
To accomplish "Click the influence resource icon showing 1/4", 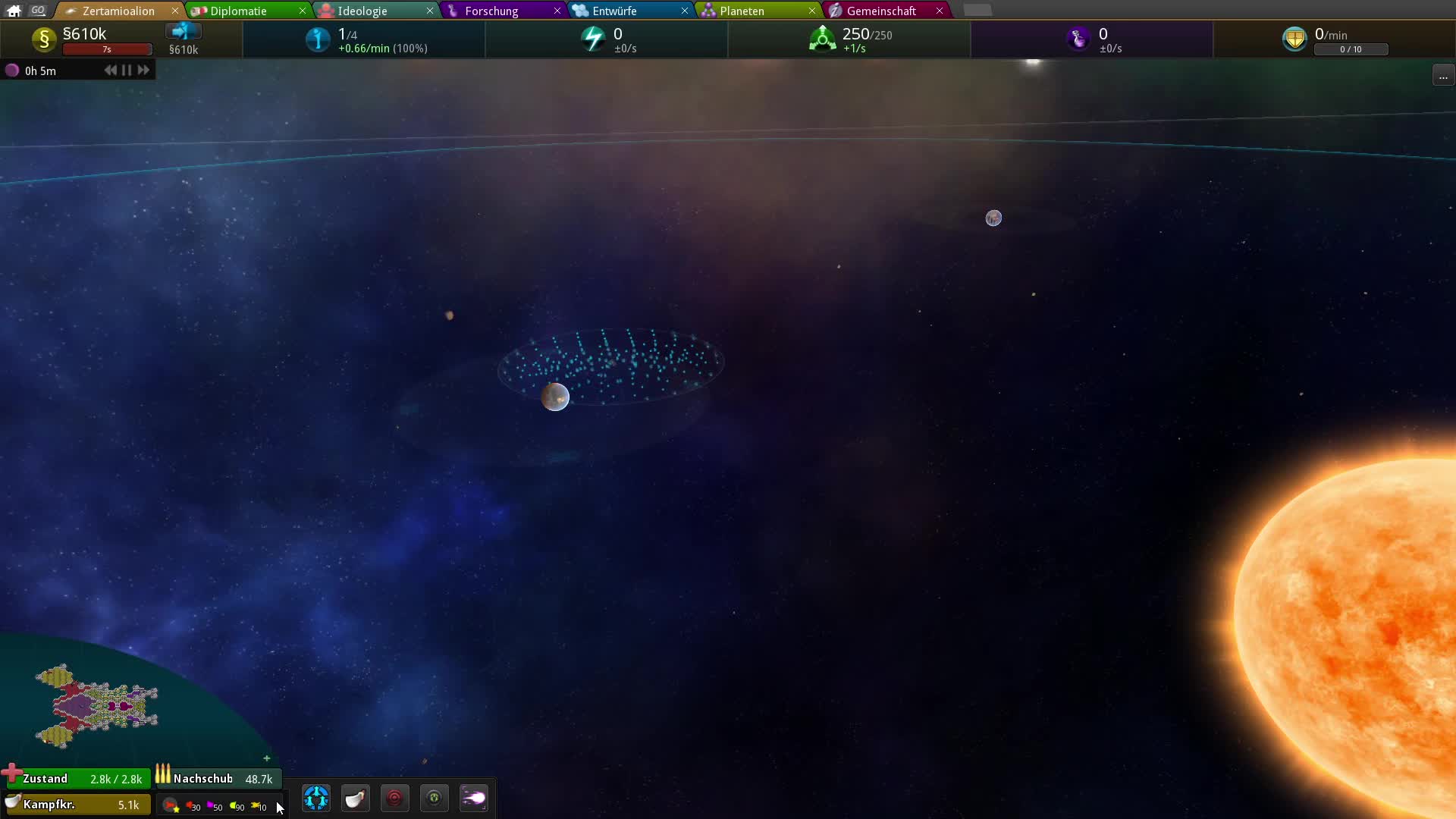I will point(318,39).
